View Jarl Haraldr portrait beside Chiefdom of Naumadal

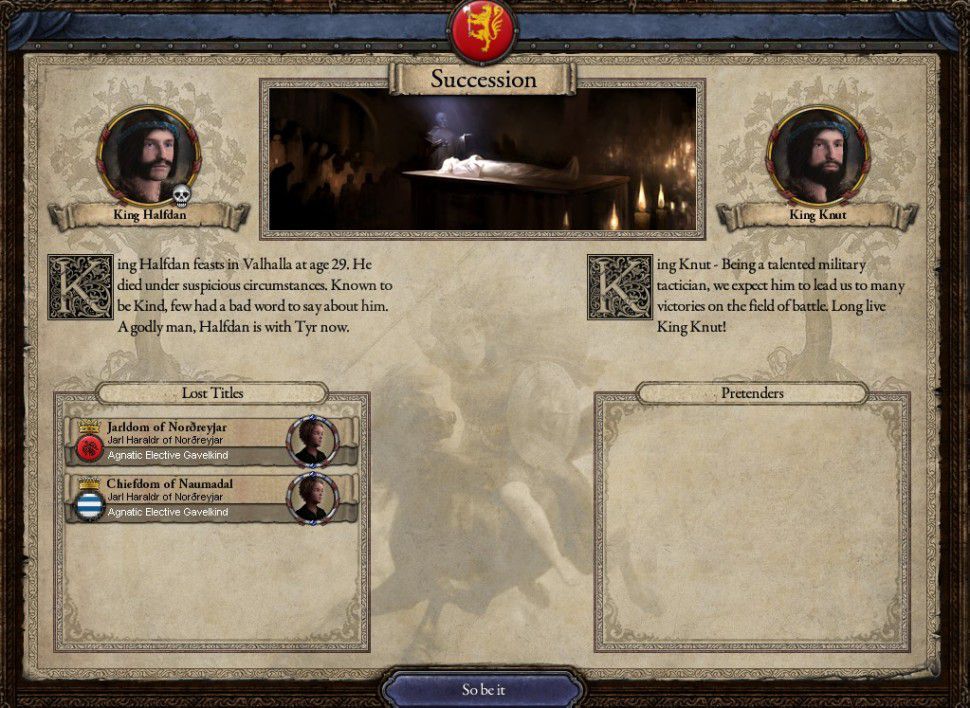(x=312, y=498)
